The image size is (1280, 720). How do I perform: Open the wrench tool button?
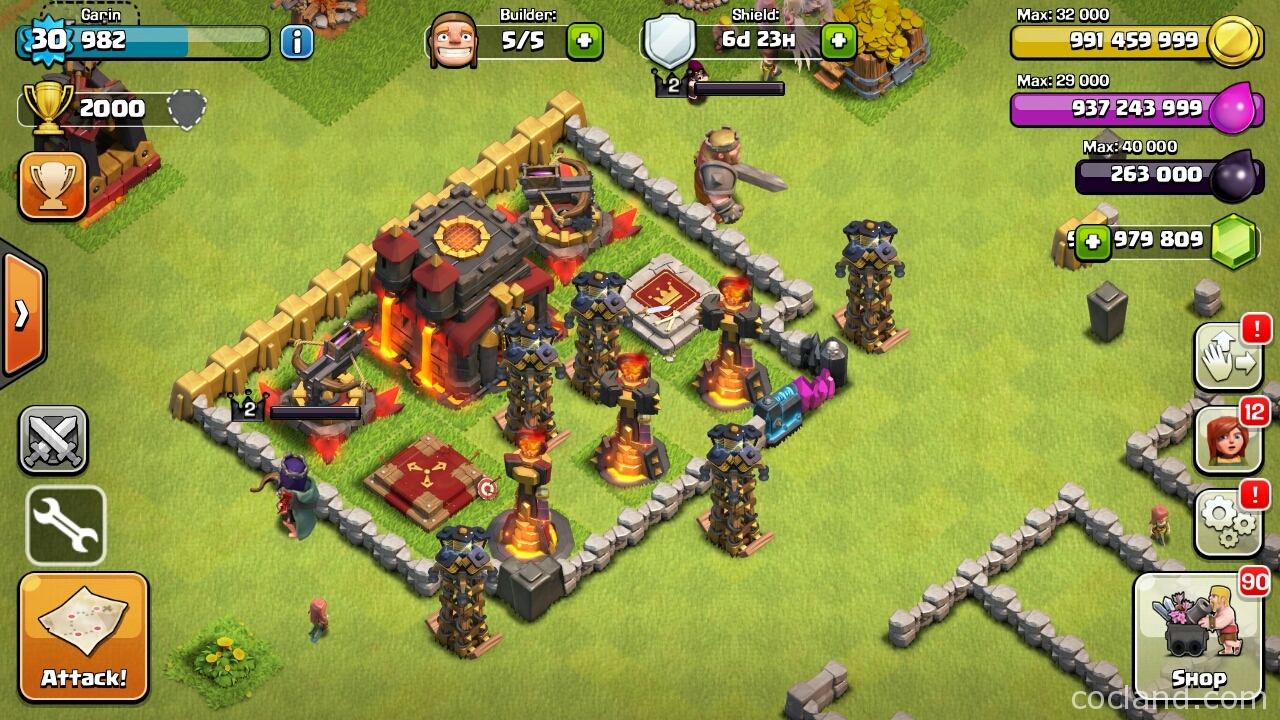click(x=66, y=526)
